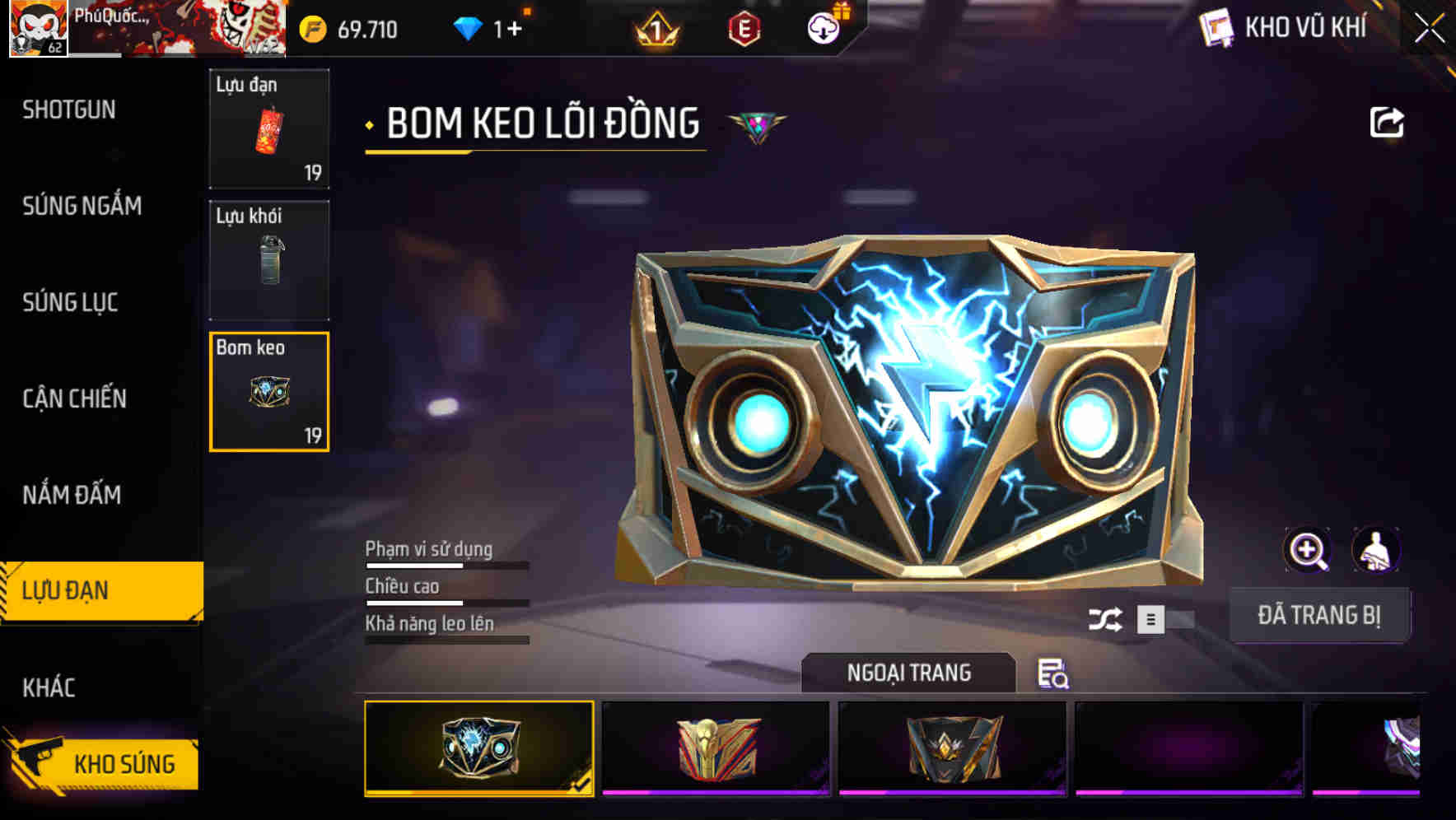
Task: Open the cloud download gift icon
Action: (x=822, y=26)
